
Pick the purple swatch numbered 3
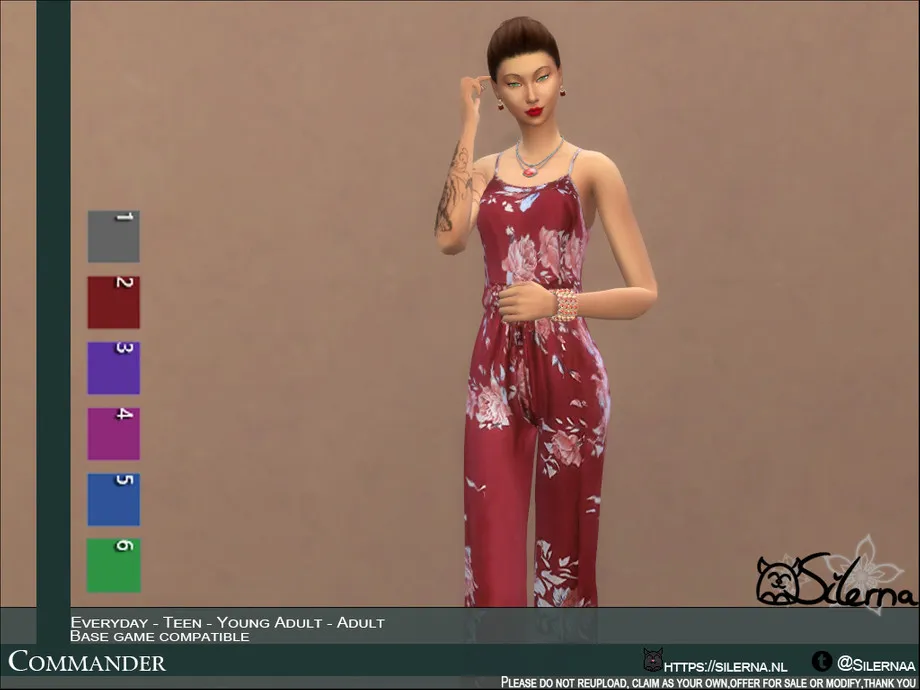click(113, 368)
